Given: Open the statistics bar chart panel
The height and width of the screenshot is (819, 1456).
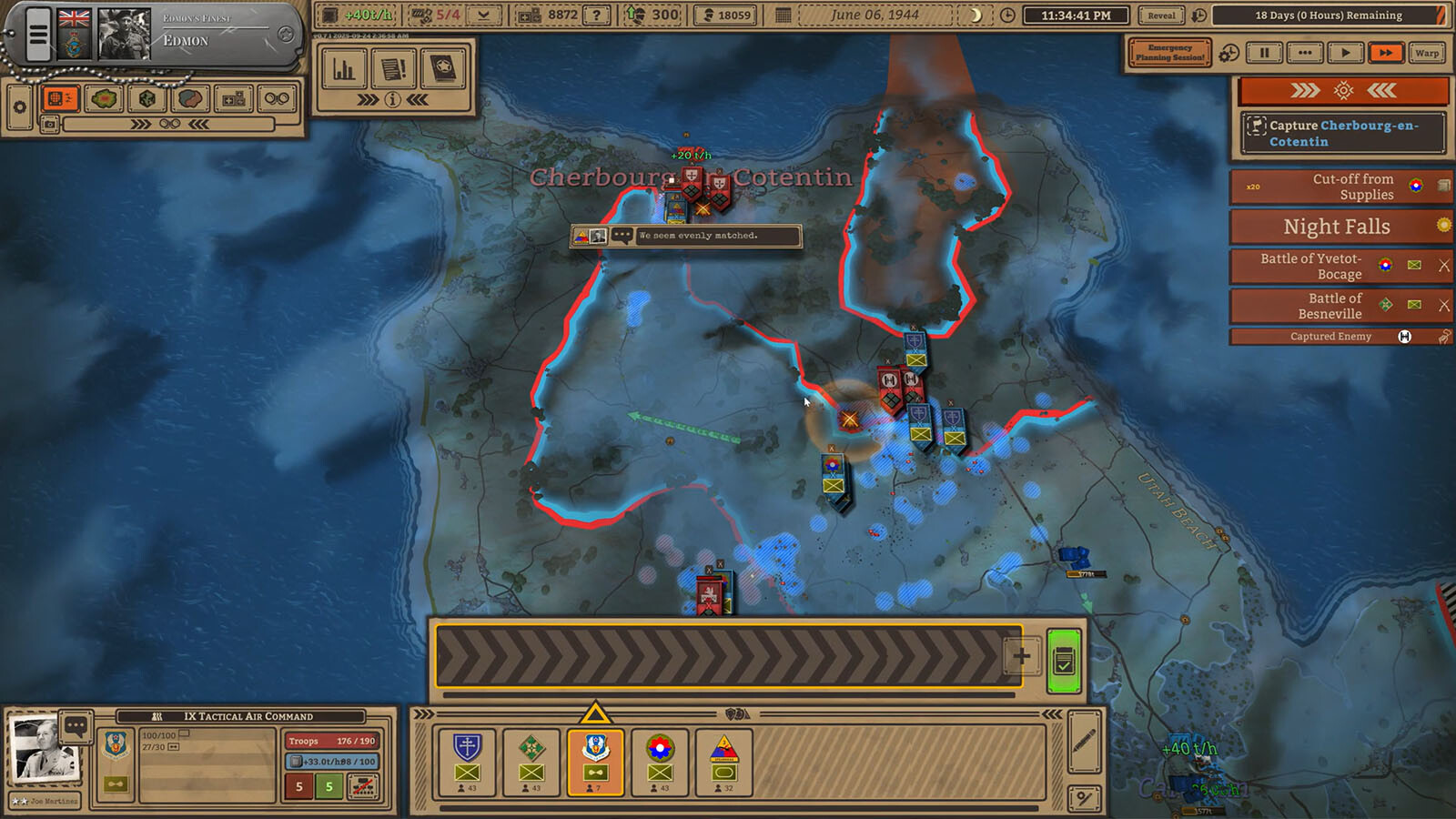Looking at the screenshot, I should 344,68.
